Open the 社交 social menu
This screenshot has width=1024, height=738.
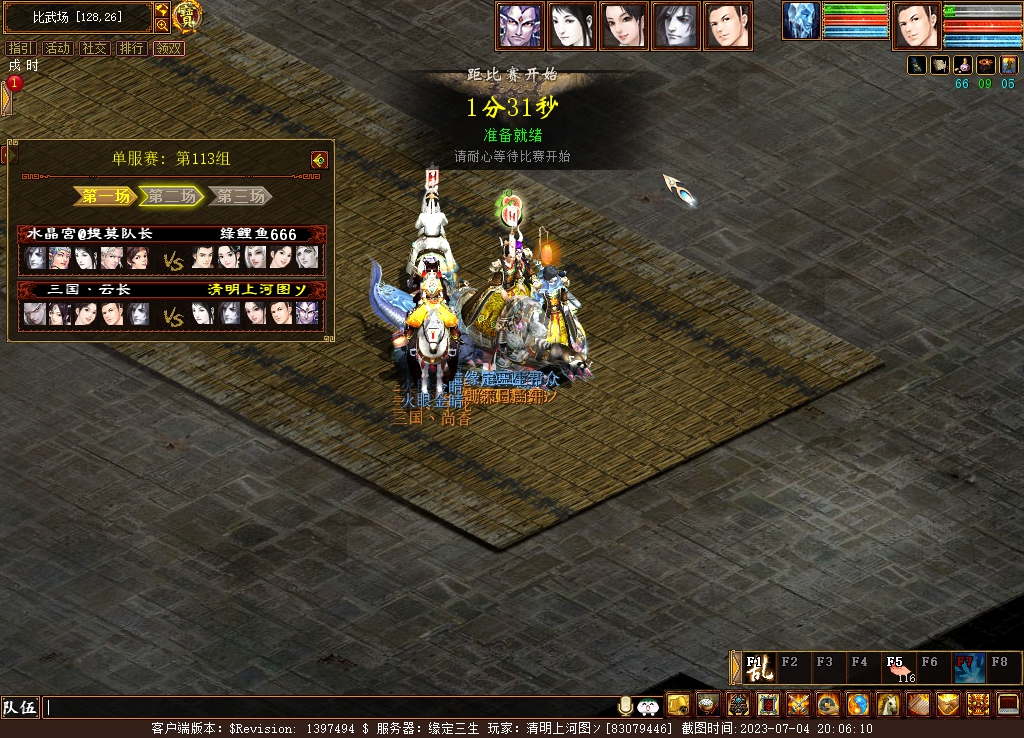[94, 48]
